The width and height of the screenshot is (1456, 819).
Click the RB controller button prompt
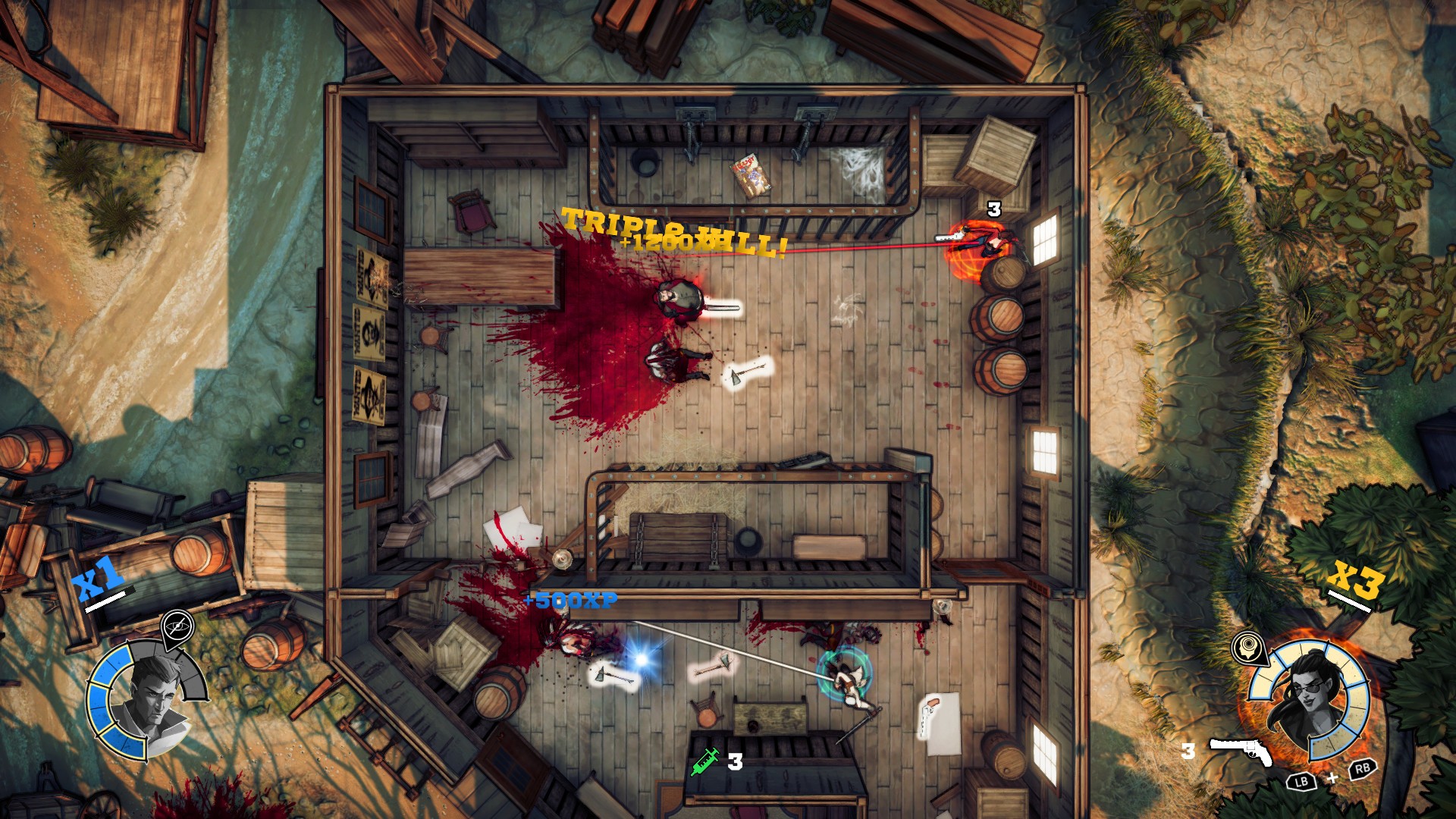point(1363,770)
